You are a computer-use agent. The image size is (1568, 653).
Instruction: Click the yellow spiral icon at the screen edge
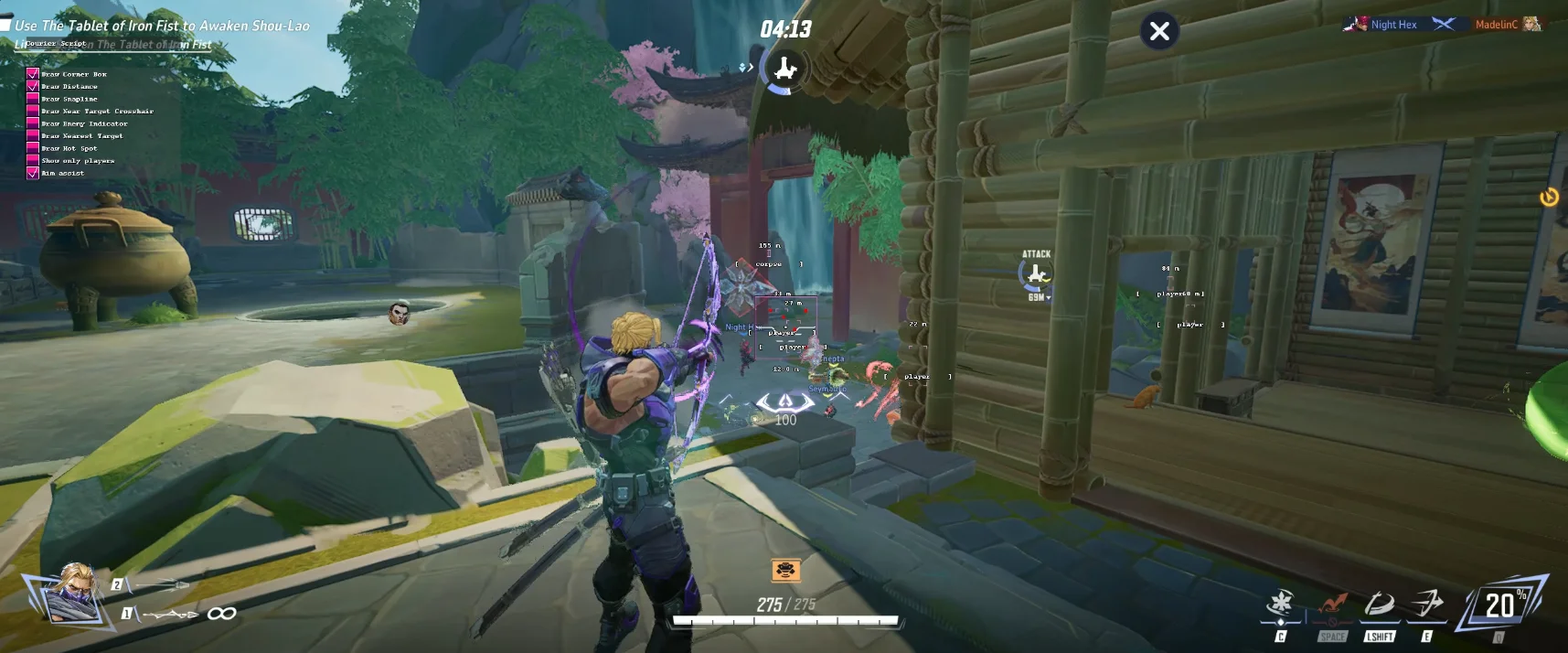(1549, 197)
